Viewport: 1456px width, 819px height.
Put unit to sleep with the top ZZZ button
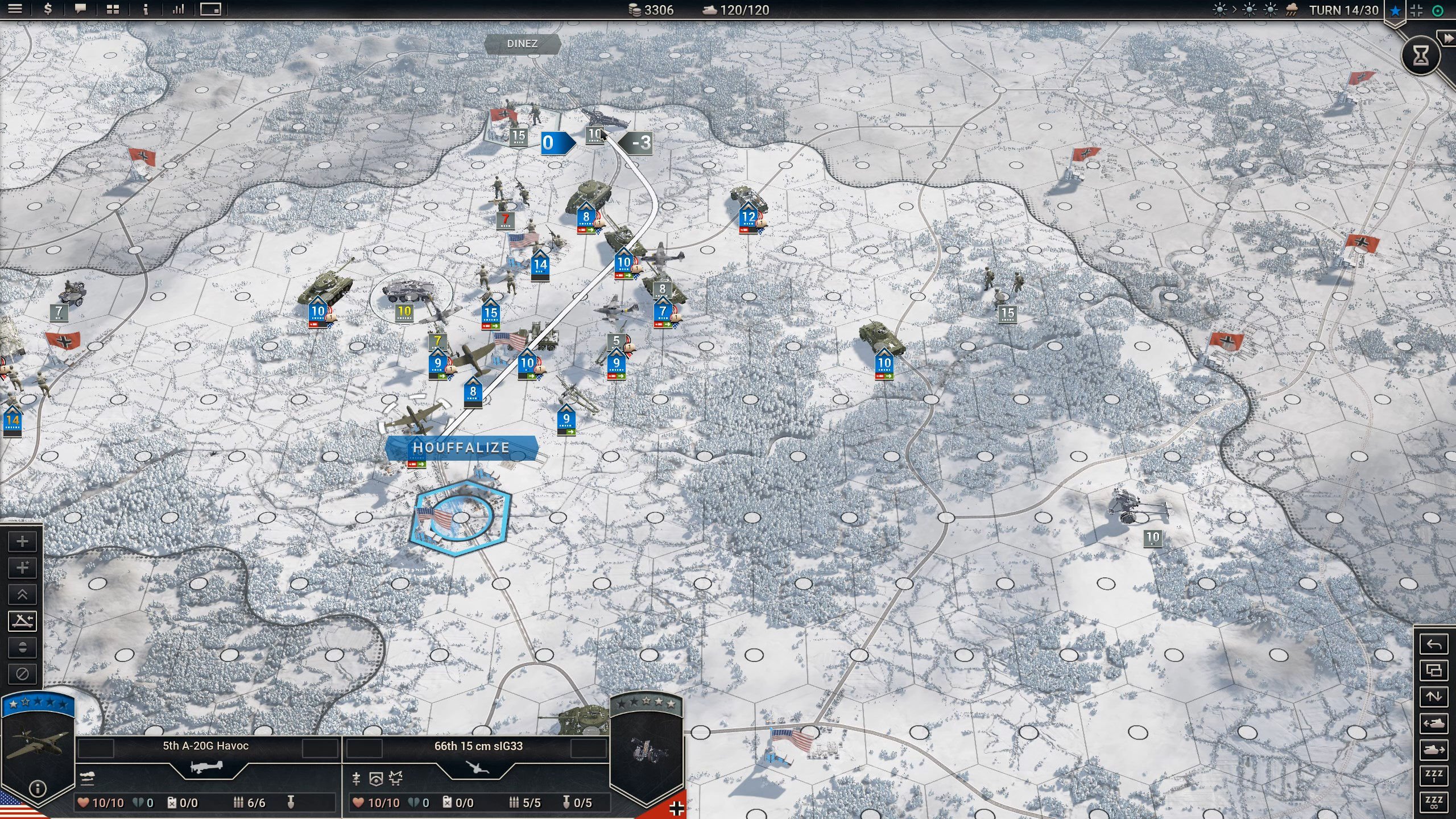click(x=1434, y=776)
